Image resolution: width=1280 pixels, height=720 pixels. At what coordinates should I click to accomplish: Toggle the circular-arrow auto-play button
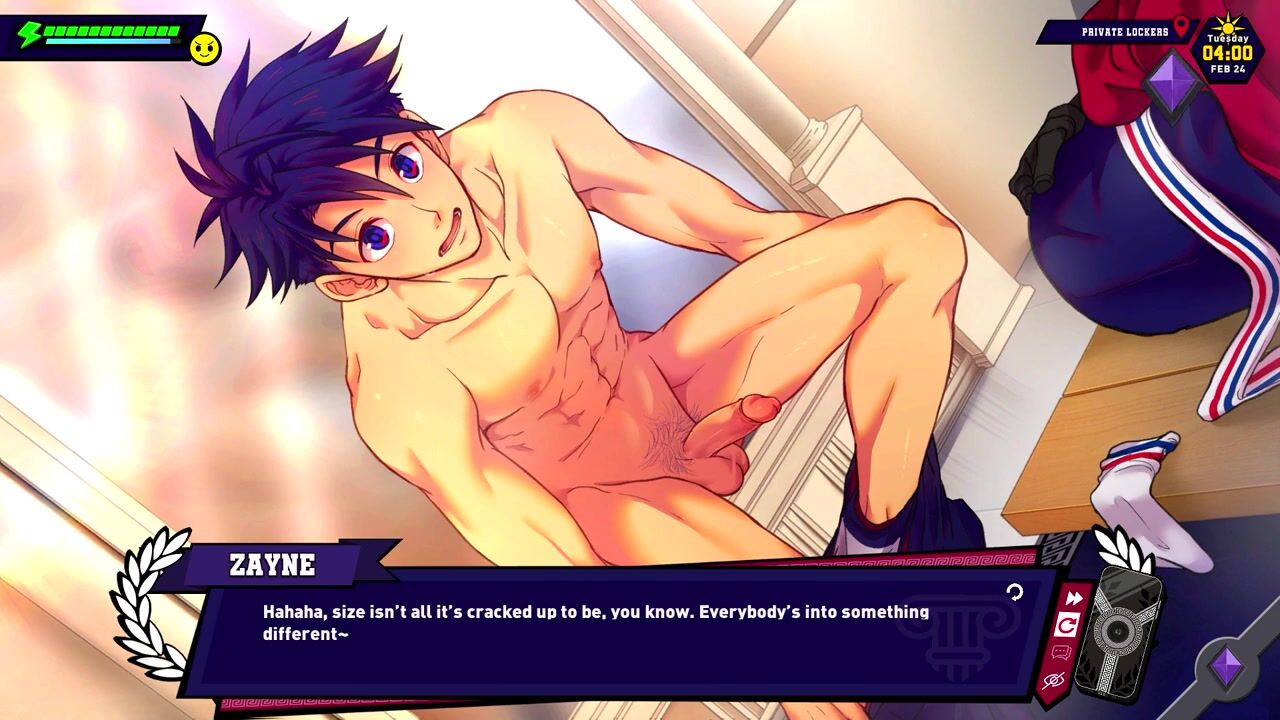pos(1067,625)
